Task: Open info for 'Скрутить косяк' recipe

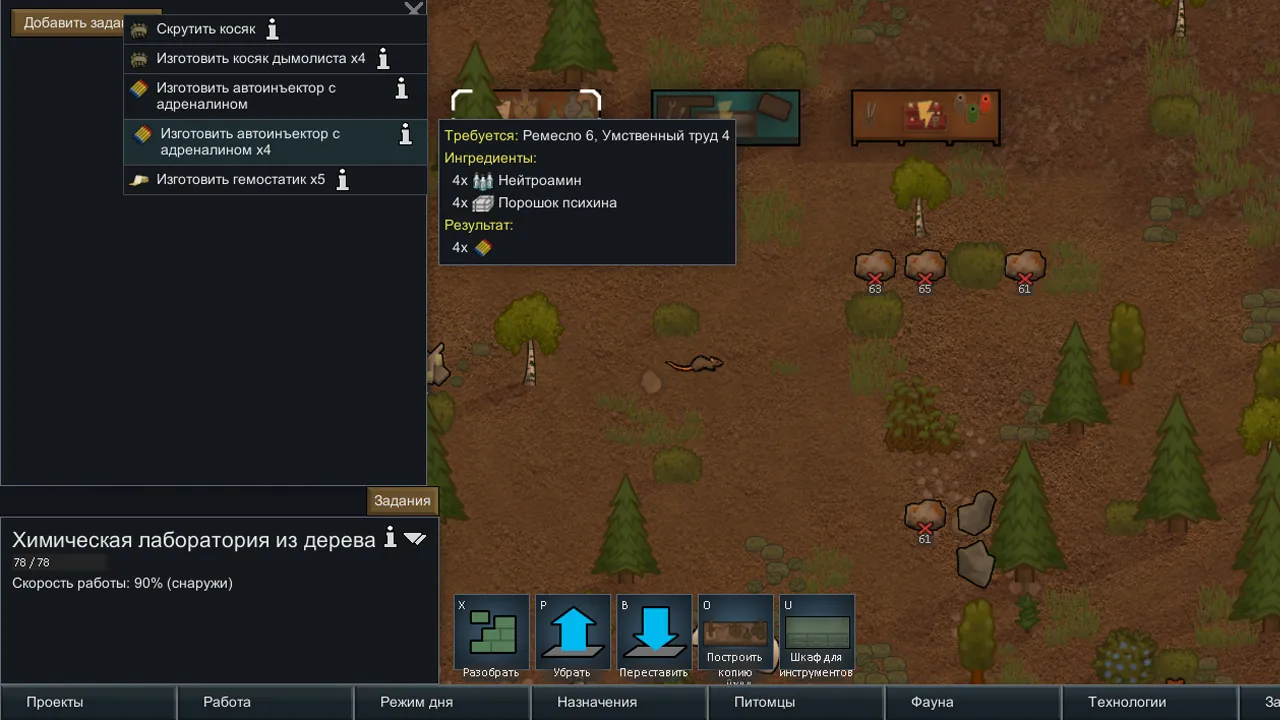Action: point(272,30)
